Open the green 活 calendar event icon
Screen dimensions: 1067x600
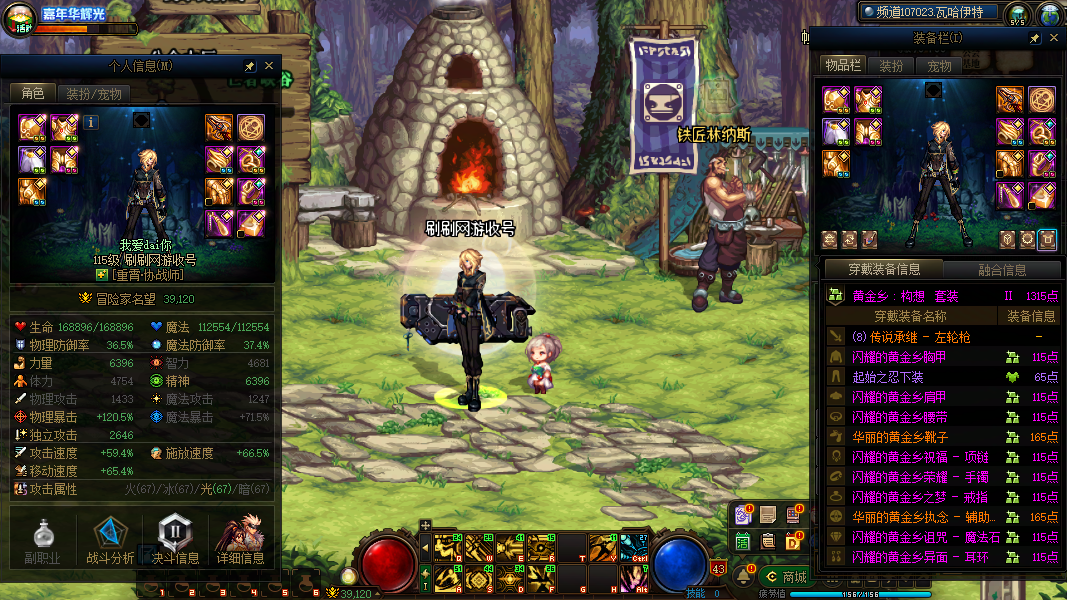(x=743, y=541)
